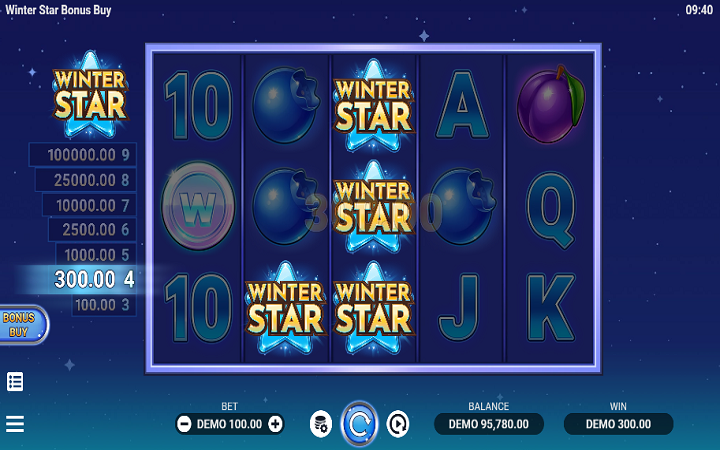Open the coin stack bet settings
720x450 pixels.
320,424
